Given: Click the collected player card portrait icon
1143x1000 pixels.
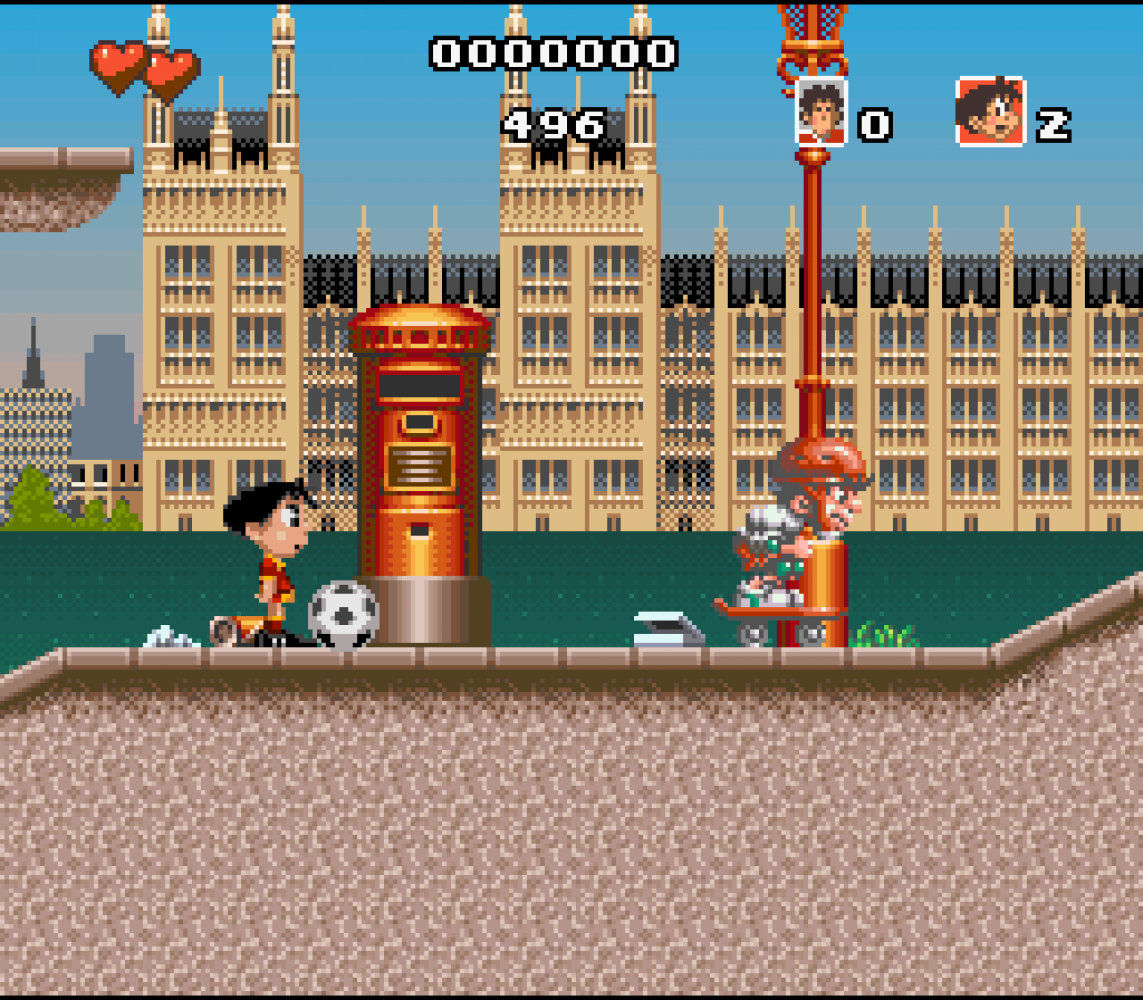Looking at the screenshot, I should coord(821,112).
